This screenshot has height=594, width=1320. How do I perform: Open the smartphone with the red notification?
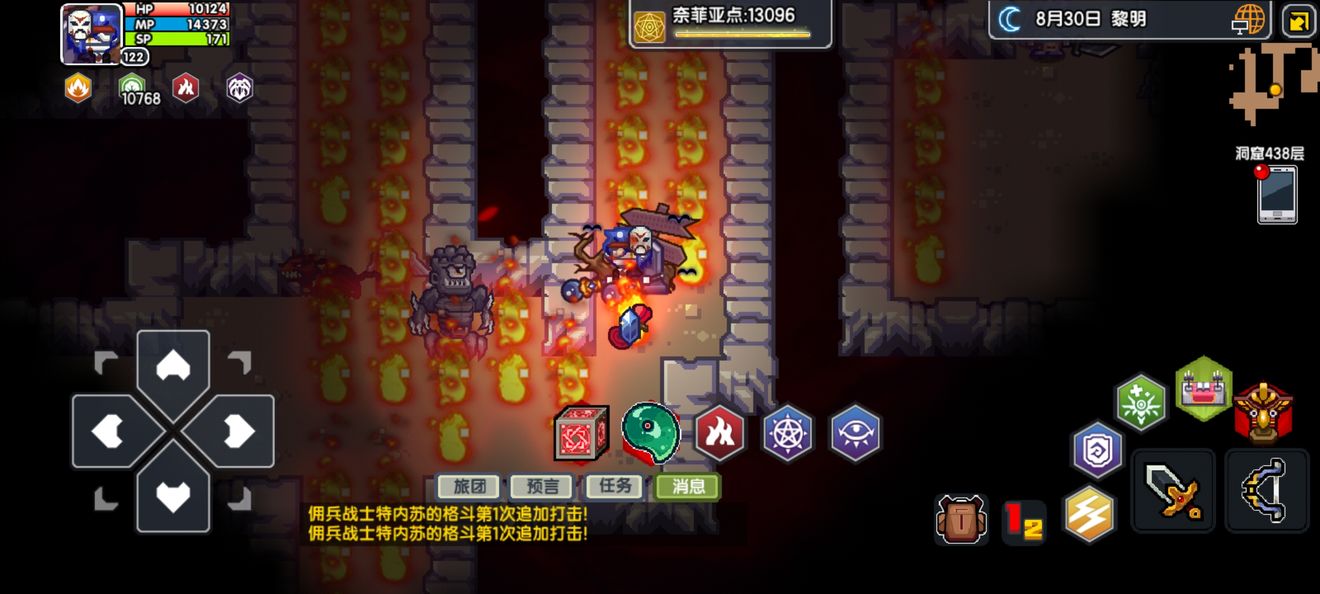1277,194
